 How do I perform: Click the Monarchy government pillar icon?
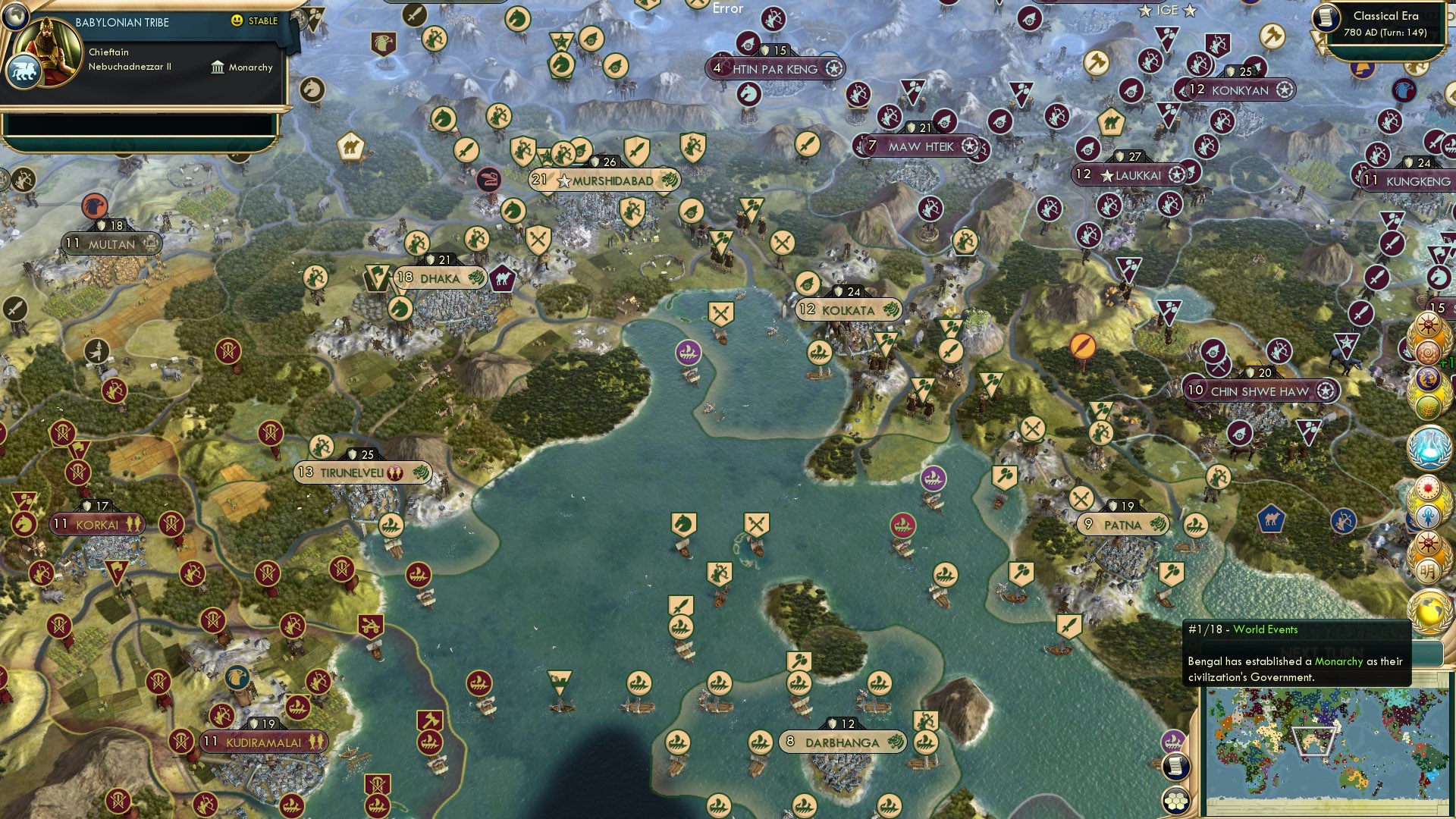(x=218, y=67)
